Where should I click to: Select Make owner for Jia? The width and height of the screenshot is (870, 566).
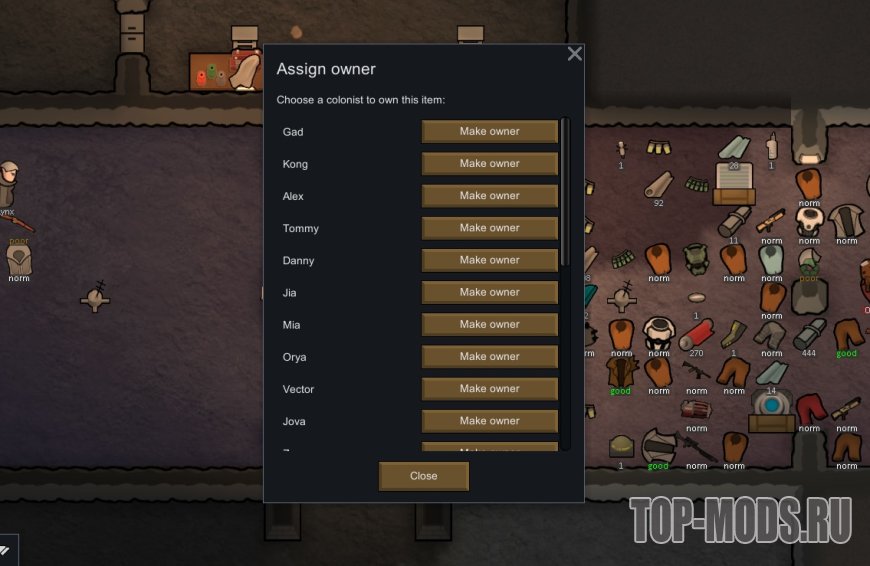click(489, 292)
